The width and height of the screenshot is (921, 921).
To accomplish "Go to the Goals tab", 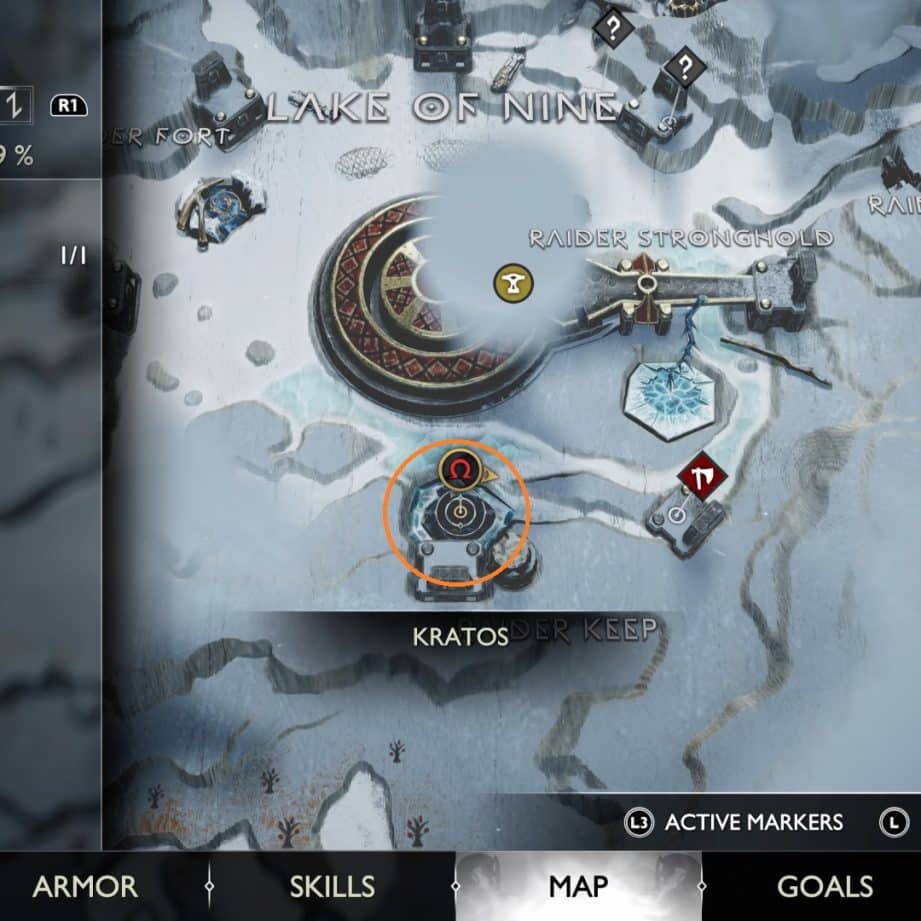I will click(x=825, y=886).
